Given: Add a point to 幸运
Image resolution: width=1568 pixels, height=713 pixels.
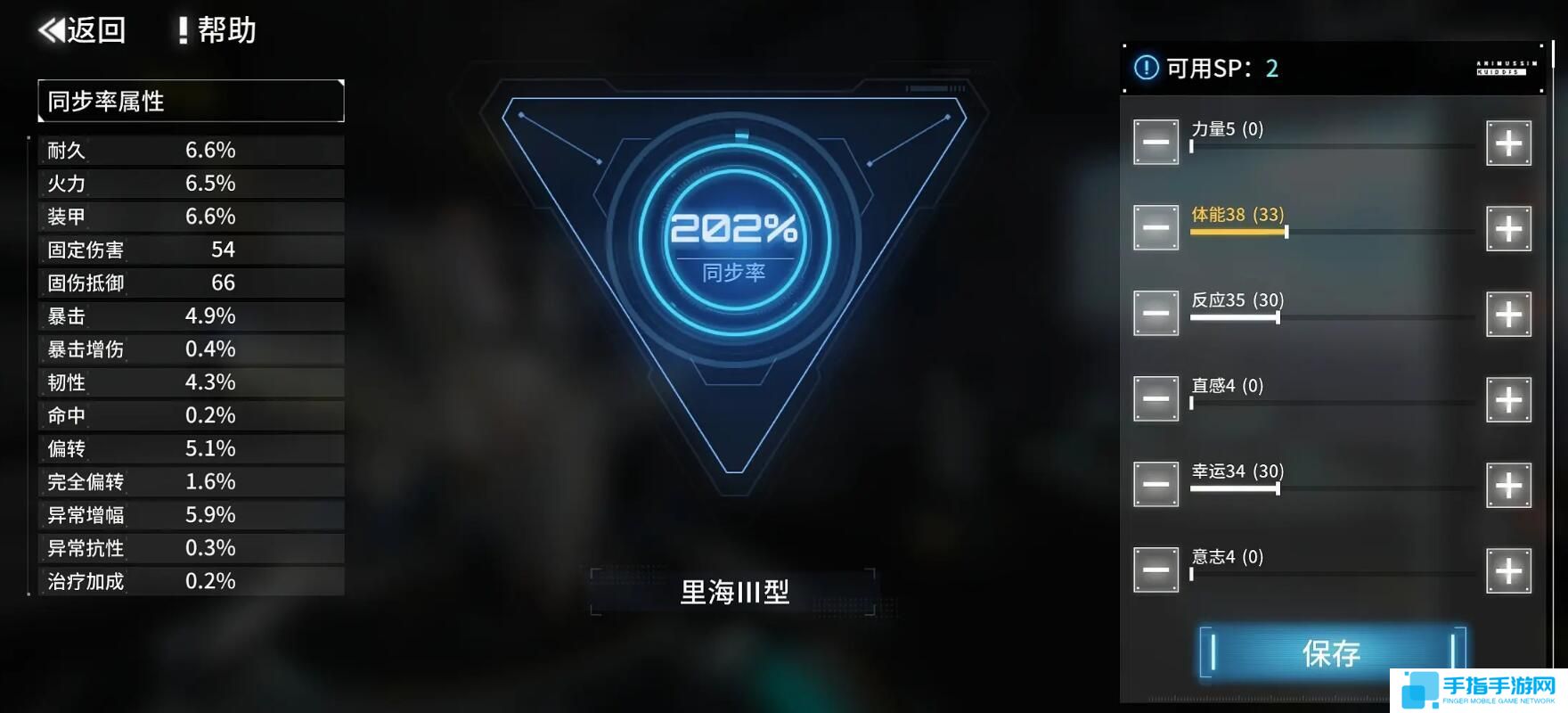Looking at the screenshot, I should (1508, 486).
